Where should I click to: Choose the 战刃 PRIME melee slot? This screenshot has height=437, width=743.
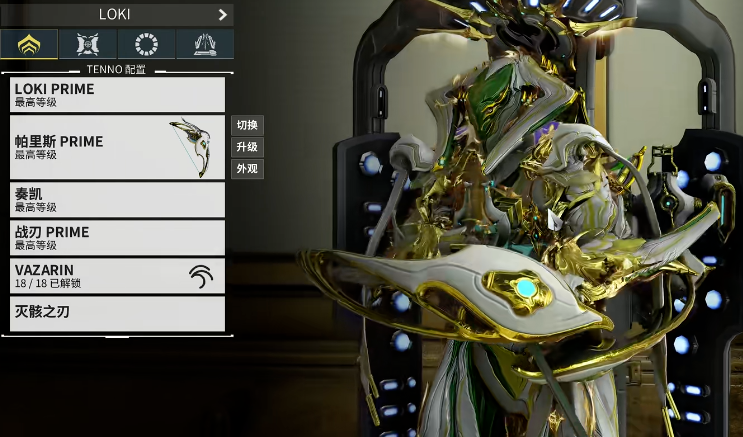117,237
